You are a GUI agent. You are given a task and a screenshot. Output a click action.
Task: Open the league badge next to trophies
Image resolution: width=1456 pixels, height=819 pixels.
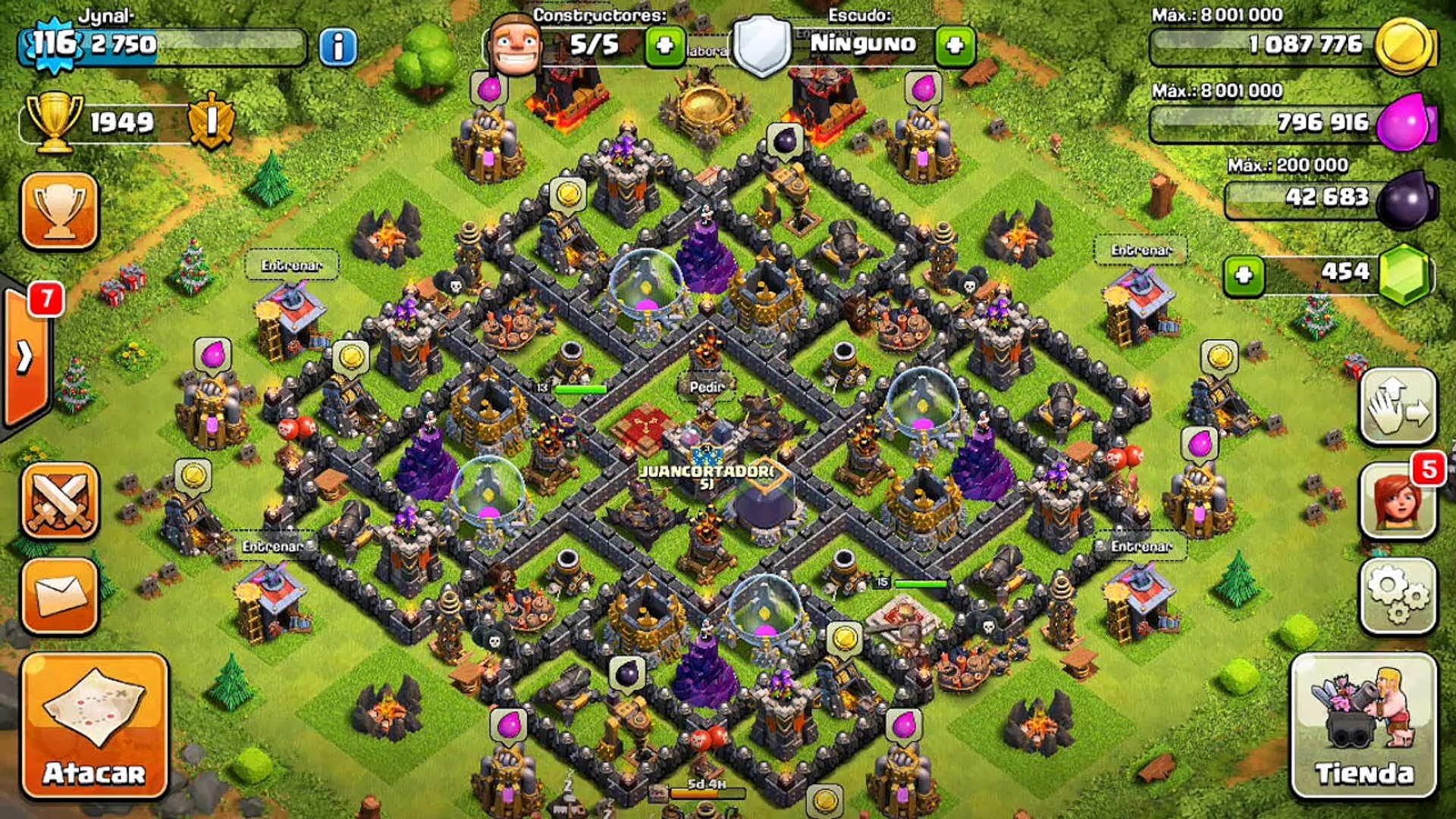click(211, 121)
